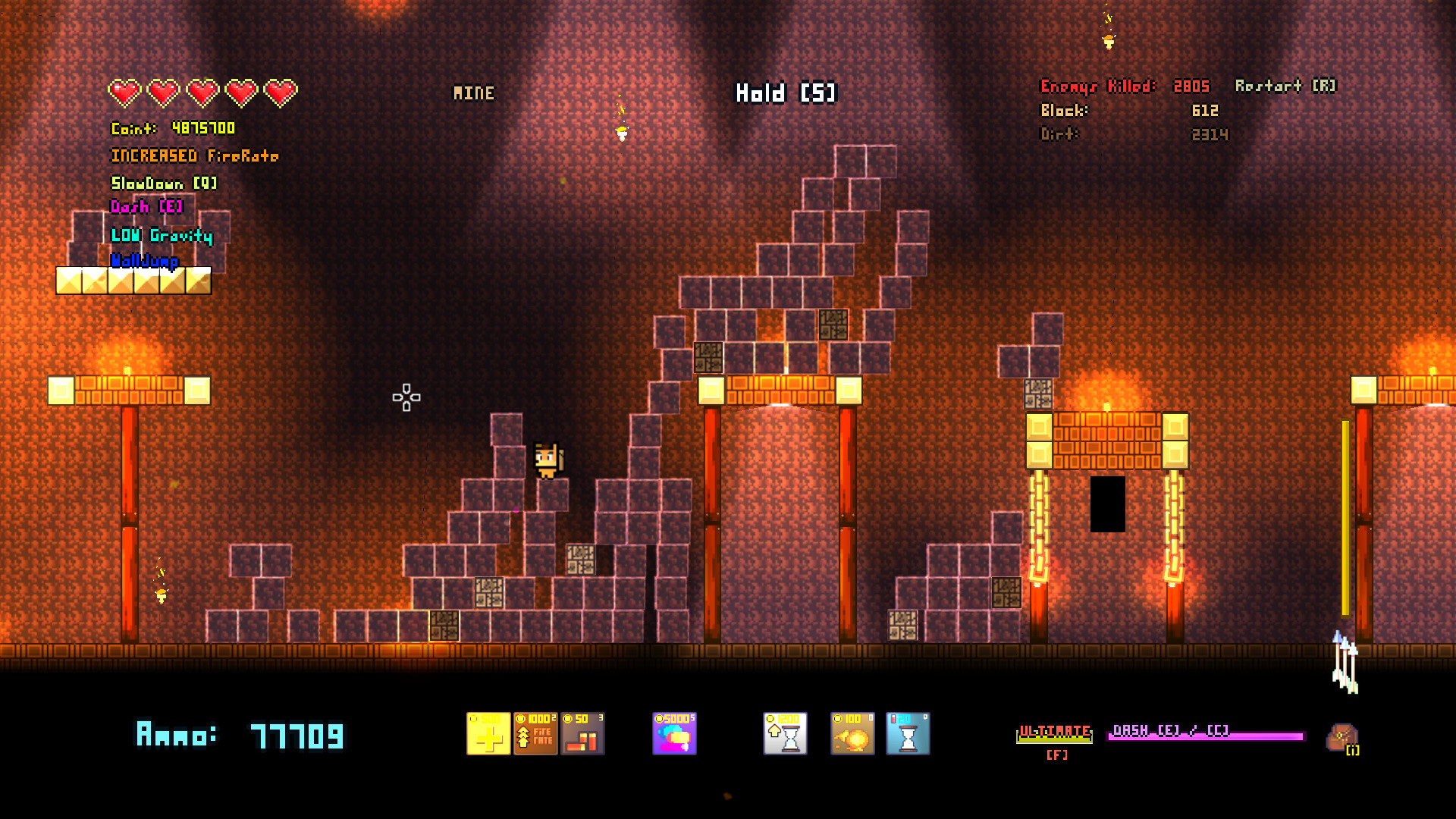
Task: Select the hourglass upgrade costing 1200
Action: pyautogui.click(x=784, y=733)
